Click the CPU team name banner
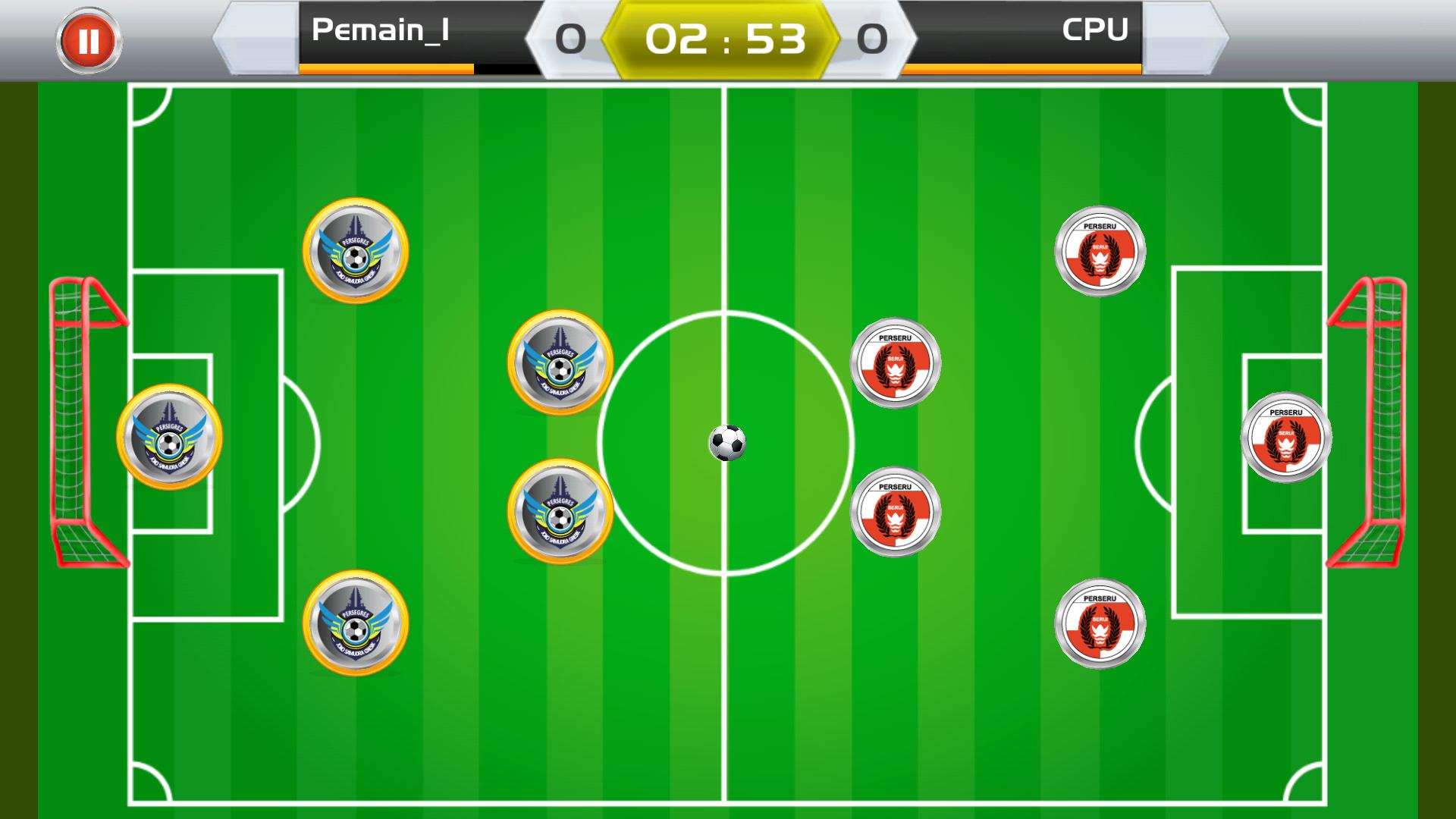The height and width of the screenshot is (819, 1456). tap(1095, 30)
